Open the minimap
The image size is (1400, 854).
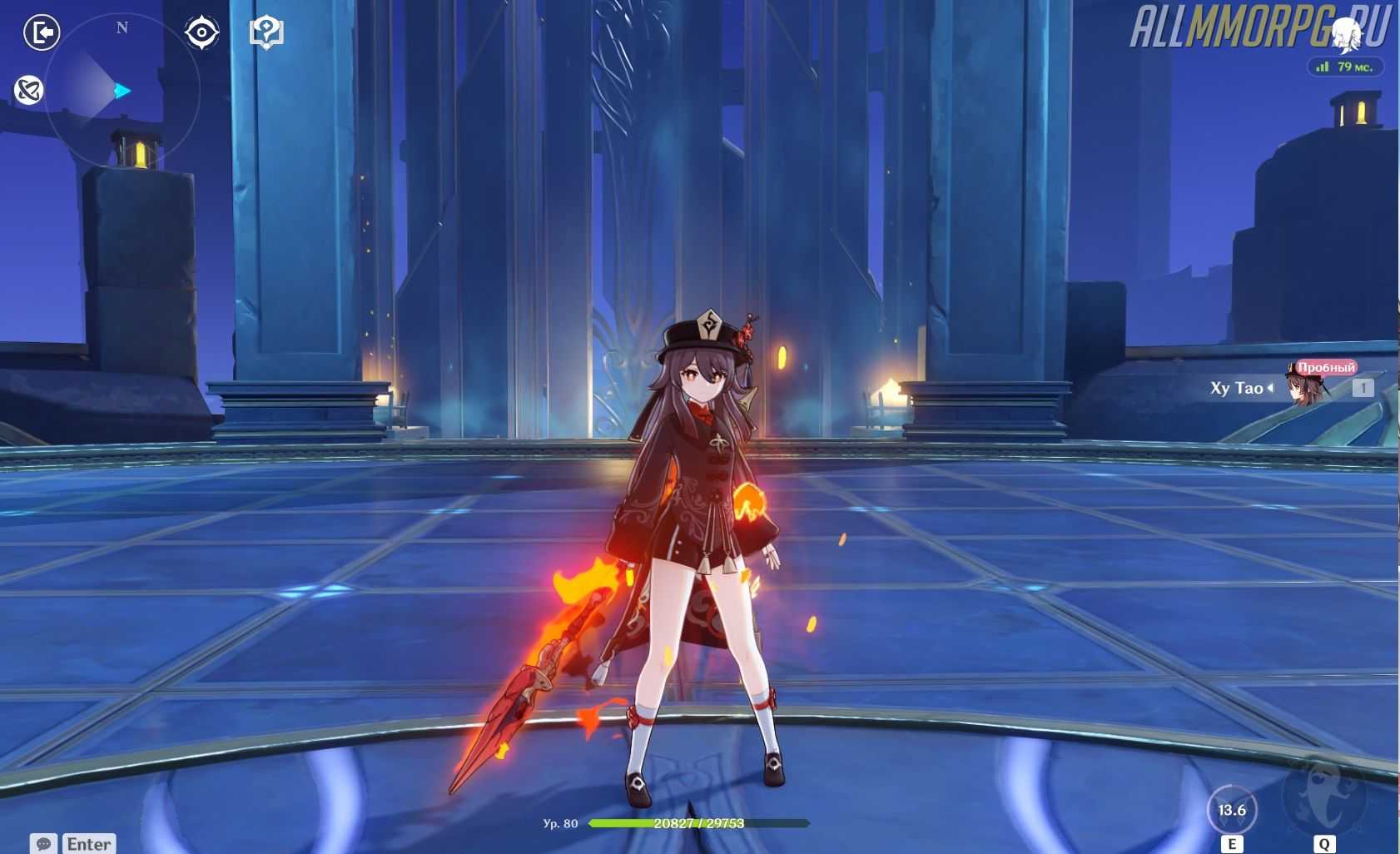pyautogui.click(x=122, y=90)
